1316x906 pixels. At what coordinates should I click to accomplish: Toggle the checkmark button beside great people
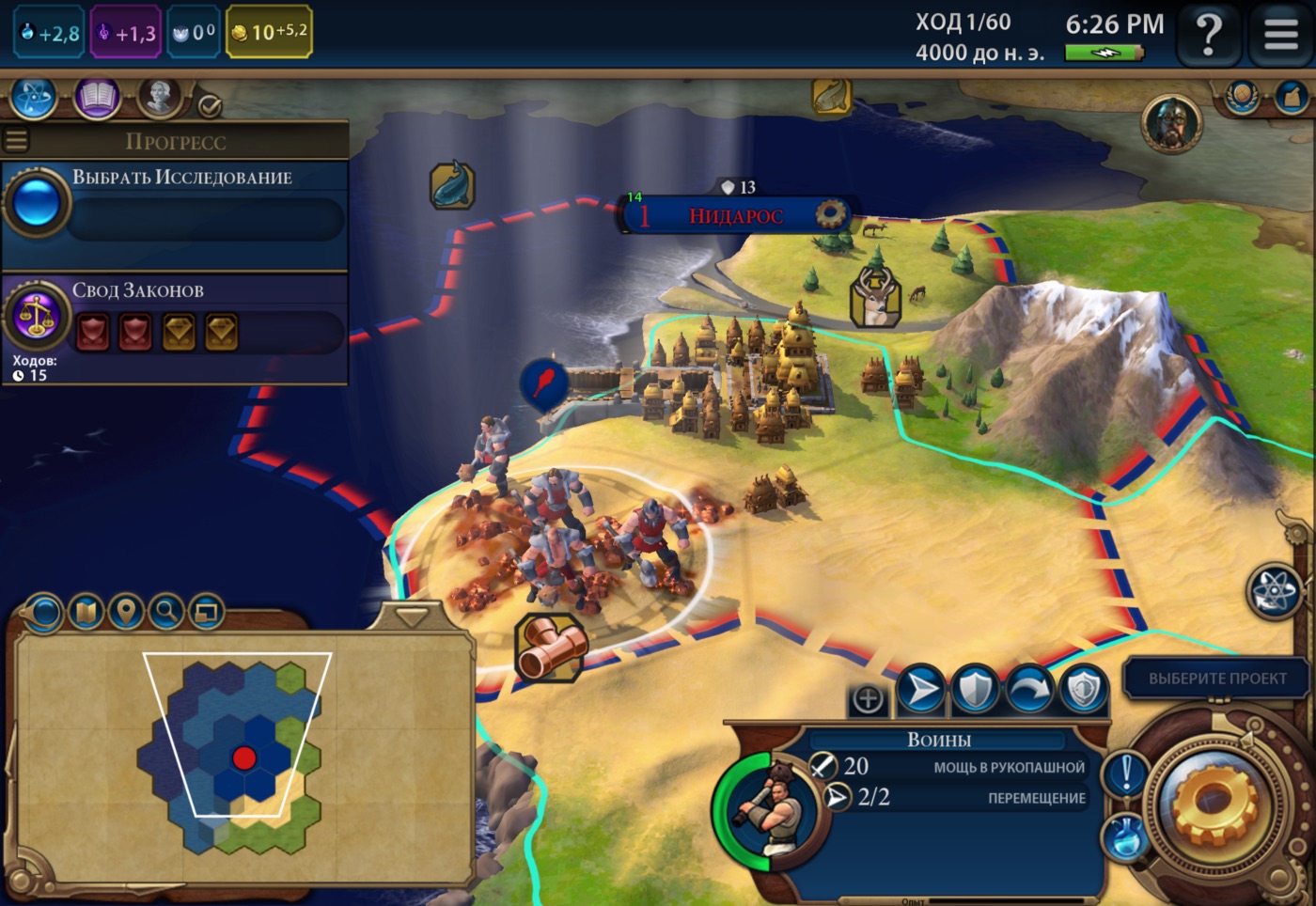(210, 106)
